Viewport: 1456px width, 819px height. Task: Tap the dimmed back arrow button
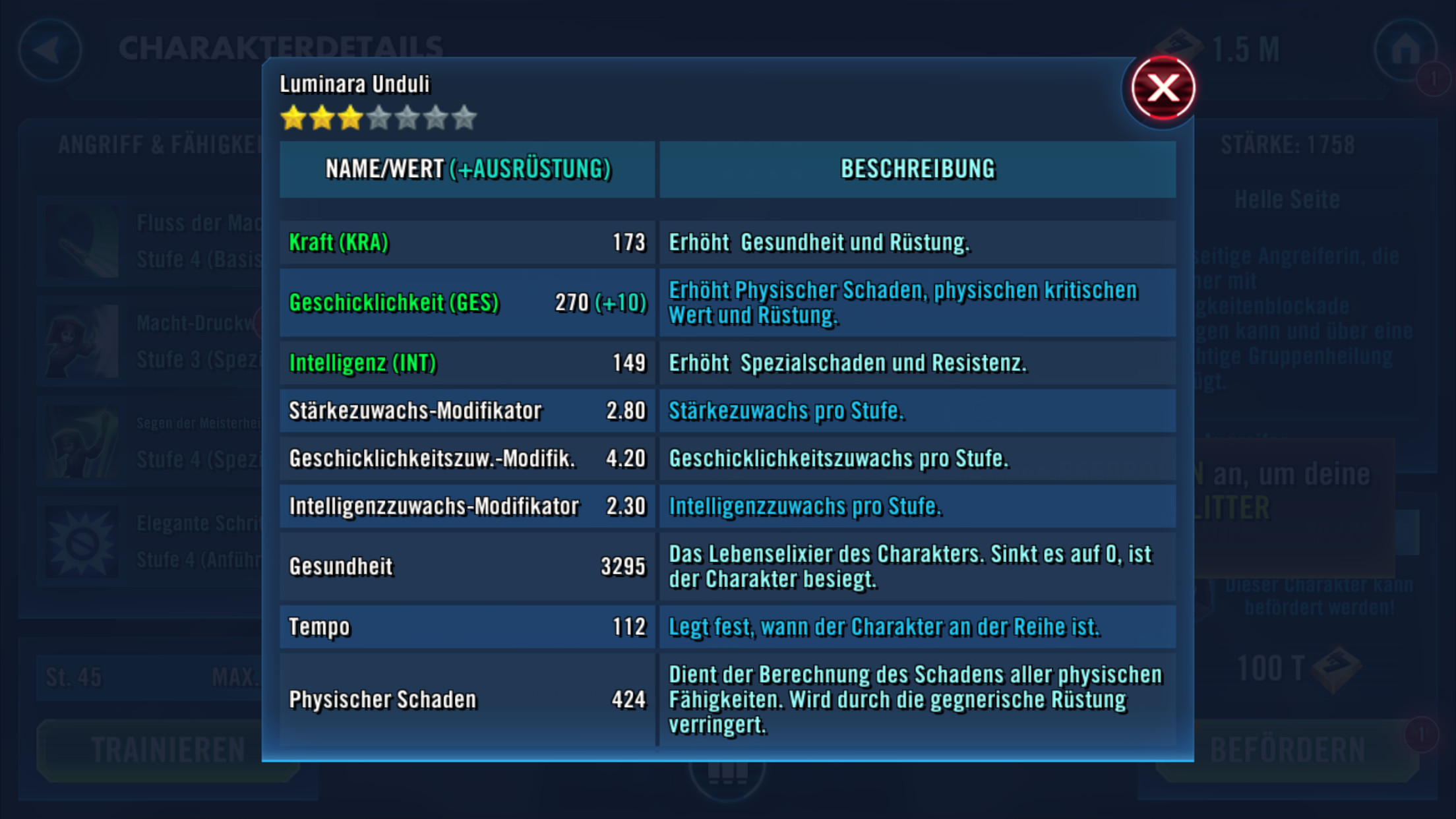pyautogui.click(x=49, y=49)
